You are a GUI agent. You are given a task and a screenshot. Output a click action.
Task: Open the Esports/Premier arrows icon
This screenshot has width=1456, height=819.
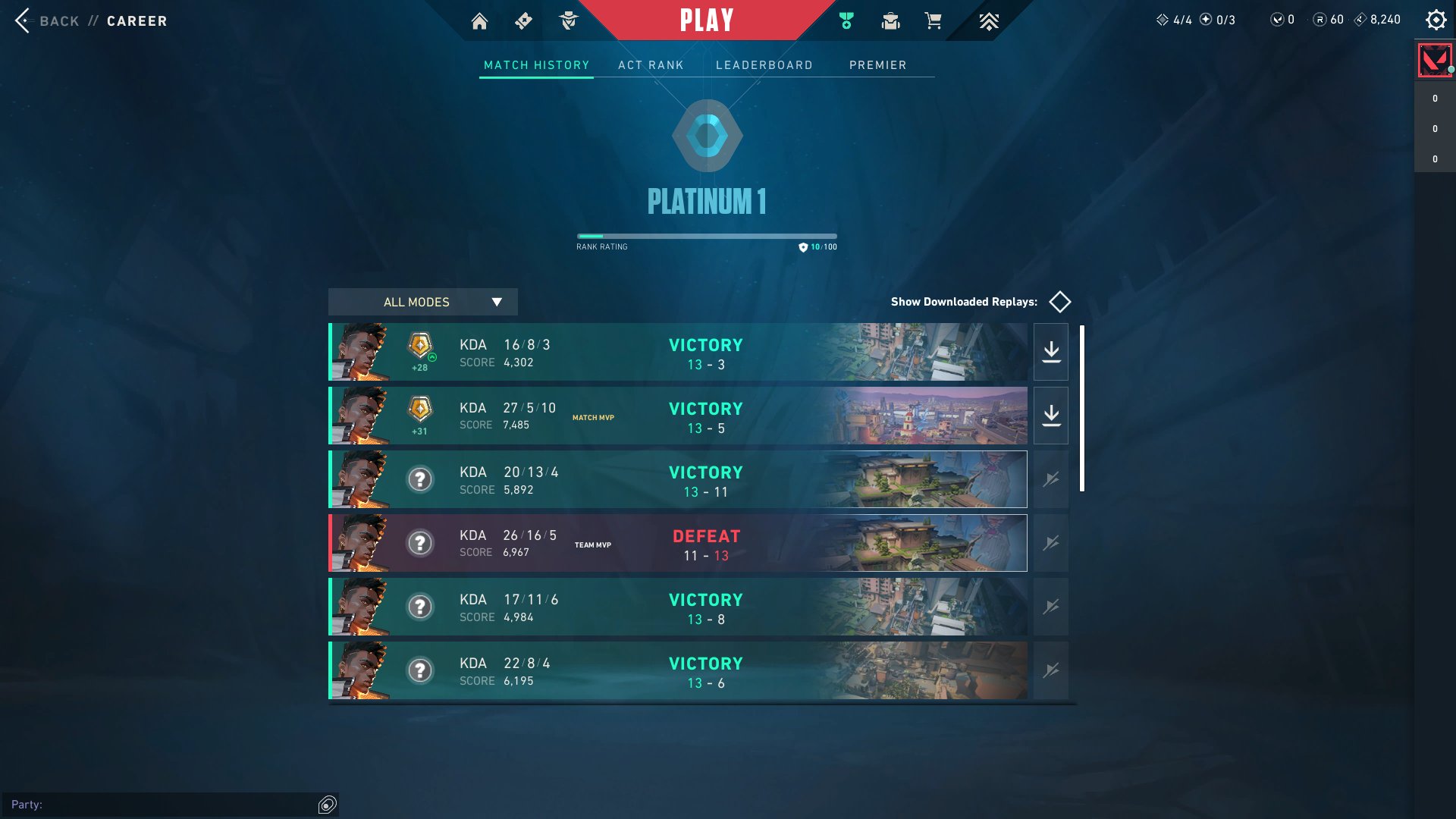pos(989,20)
